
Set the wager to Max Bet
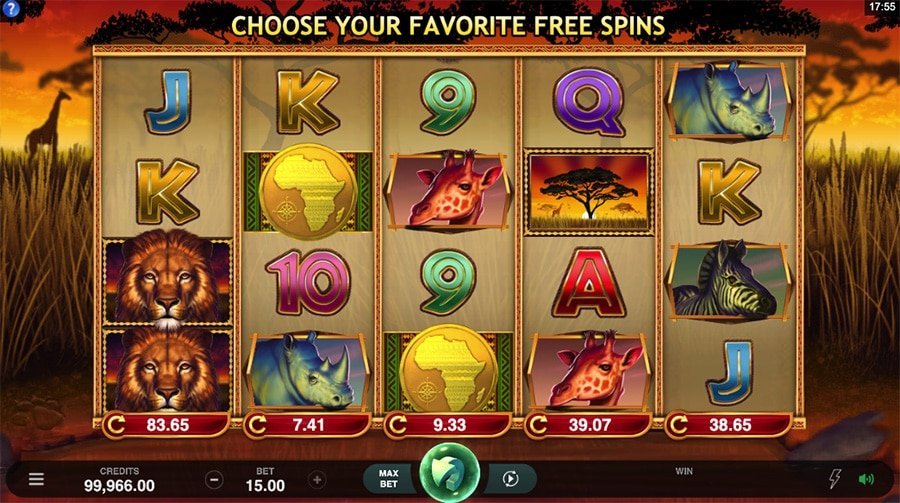click(x=389, y=478)
